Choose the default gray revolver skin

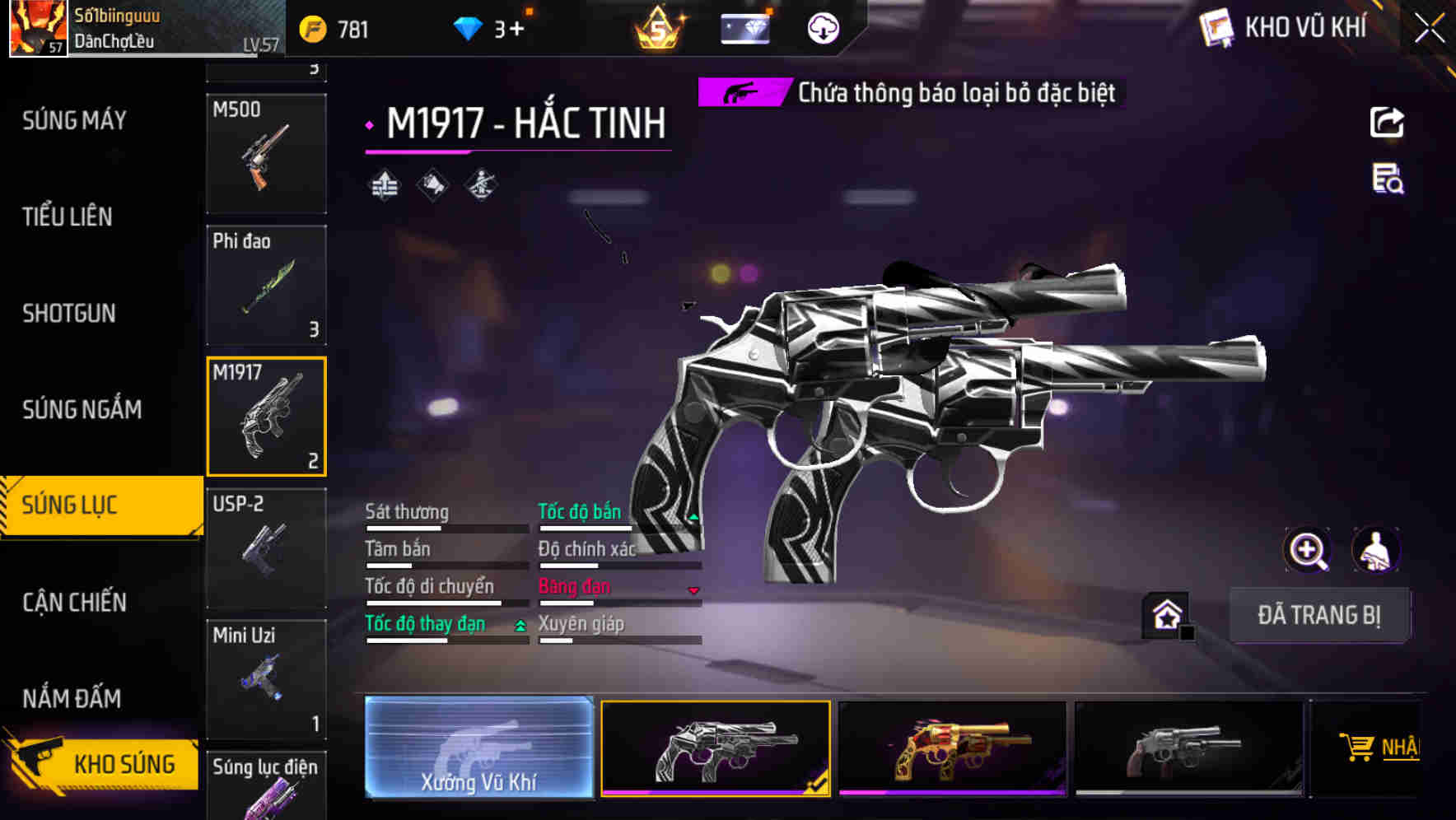click(x=1188, y=748)
